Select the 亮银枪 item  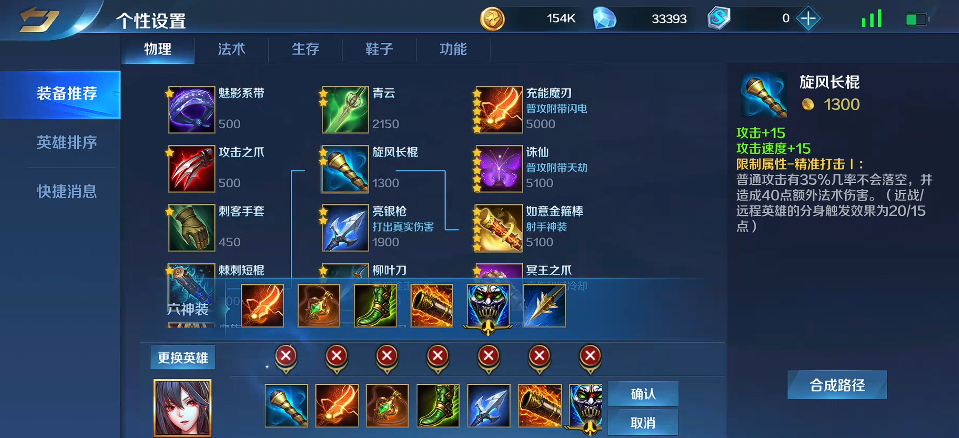tap(345, 228)
